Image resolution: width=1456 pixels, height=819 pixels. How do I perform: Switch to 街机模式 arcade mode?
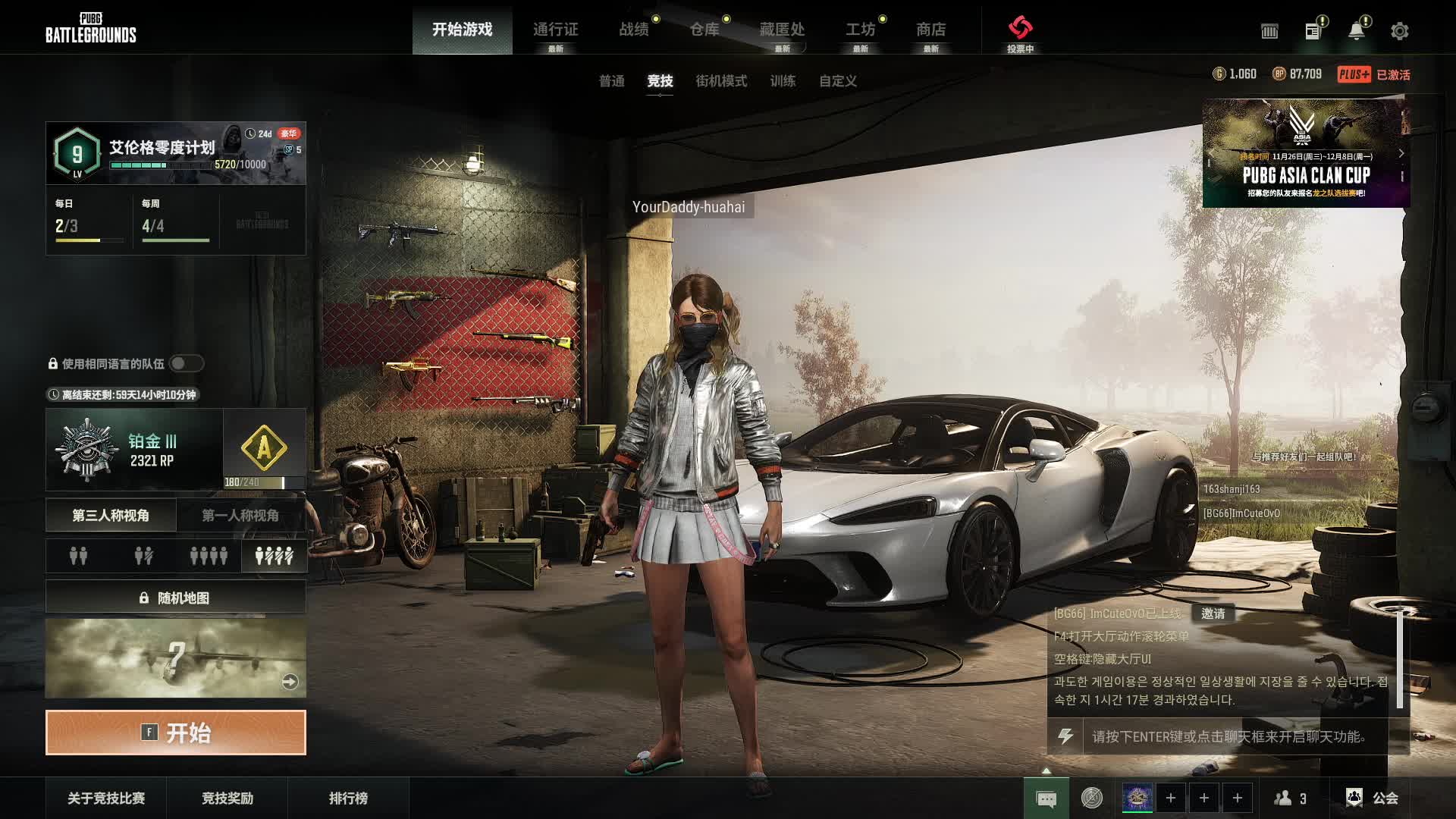click(x=721, y=81)
